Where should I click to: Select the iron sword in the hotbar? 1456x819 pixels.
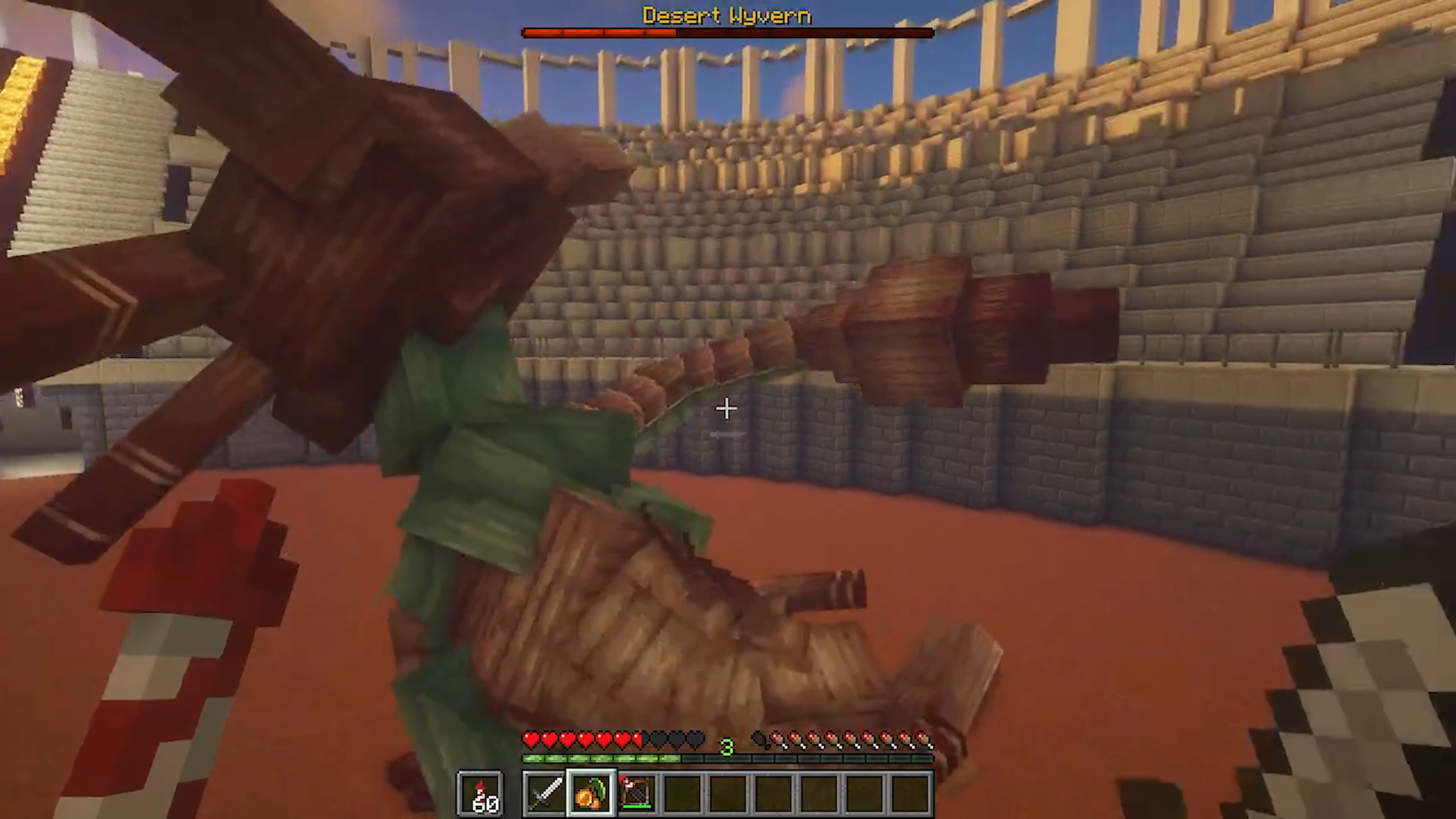pos(544,792)
